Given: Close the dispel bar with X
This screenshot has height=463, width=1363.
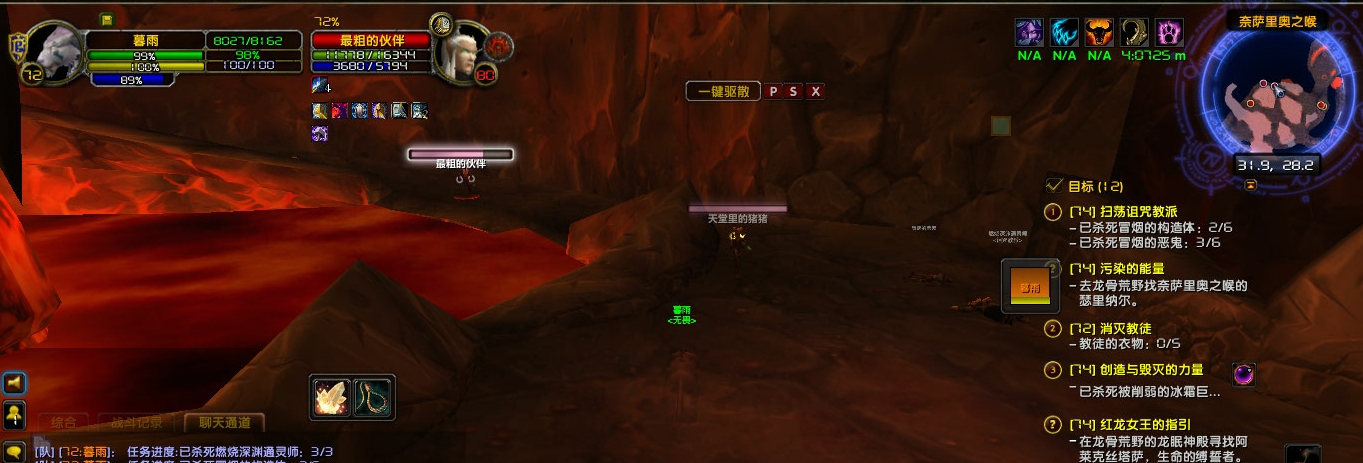Looking at the screenshot, I should tap(816, 91).
